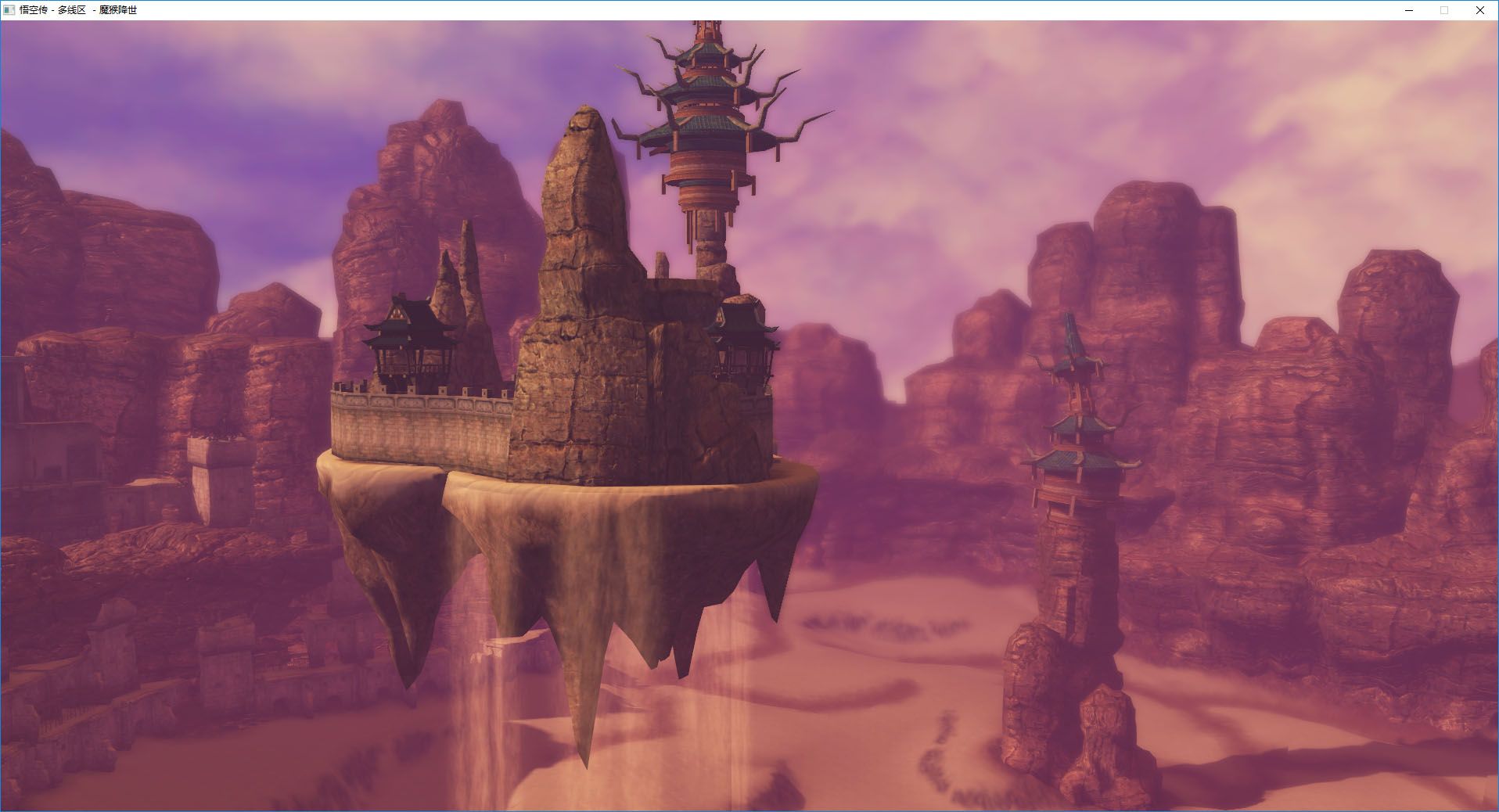The height and width of the screenshot is (812, 1499).
Task: Minimize the game window
Action: [1408, 10]
